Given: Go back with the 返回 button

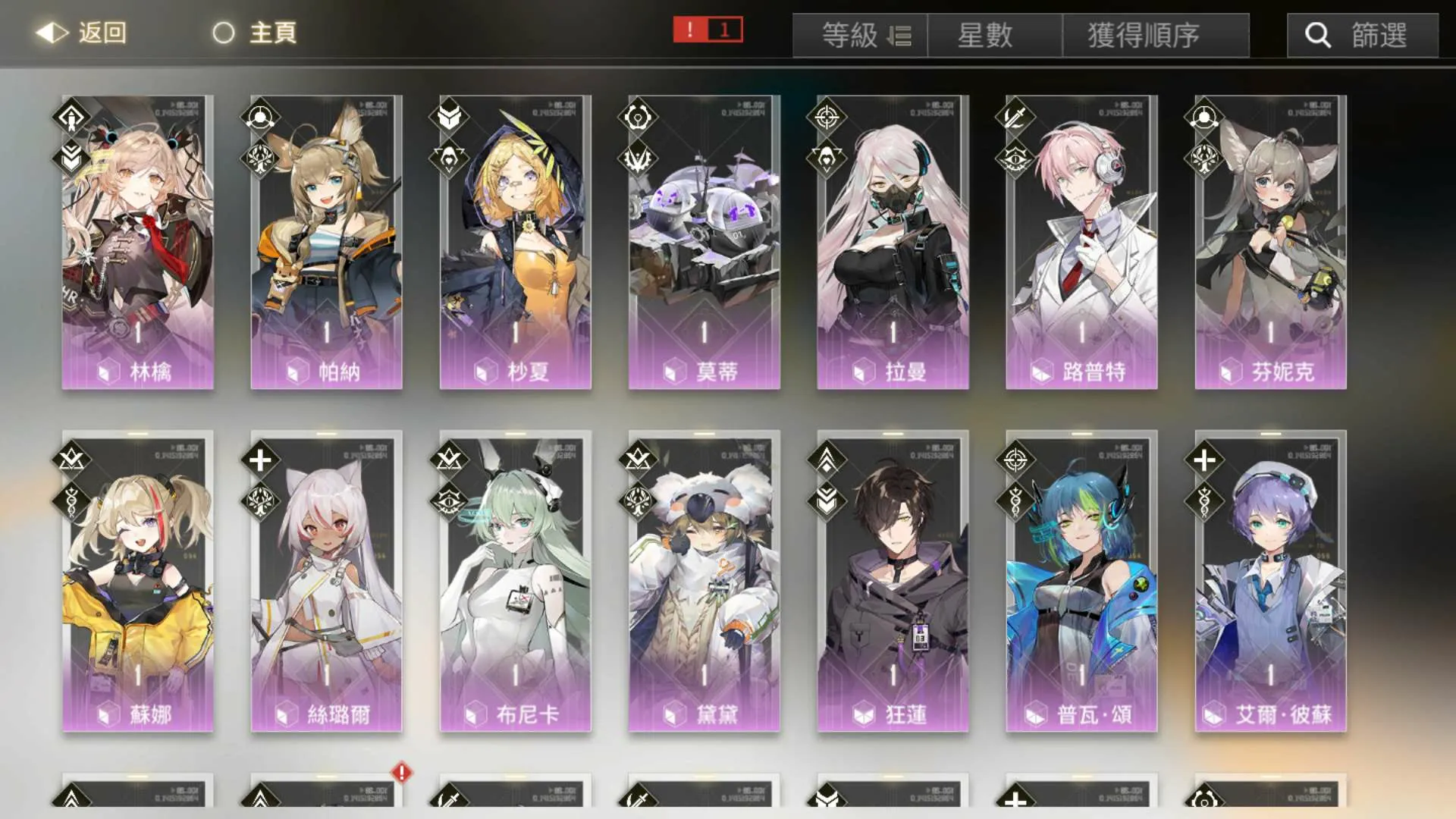Looking at the screenshot, I should (x=82, y=33).
